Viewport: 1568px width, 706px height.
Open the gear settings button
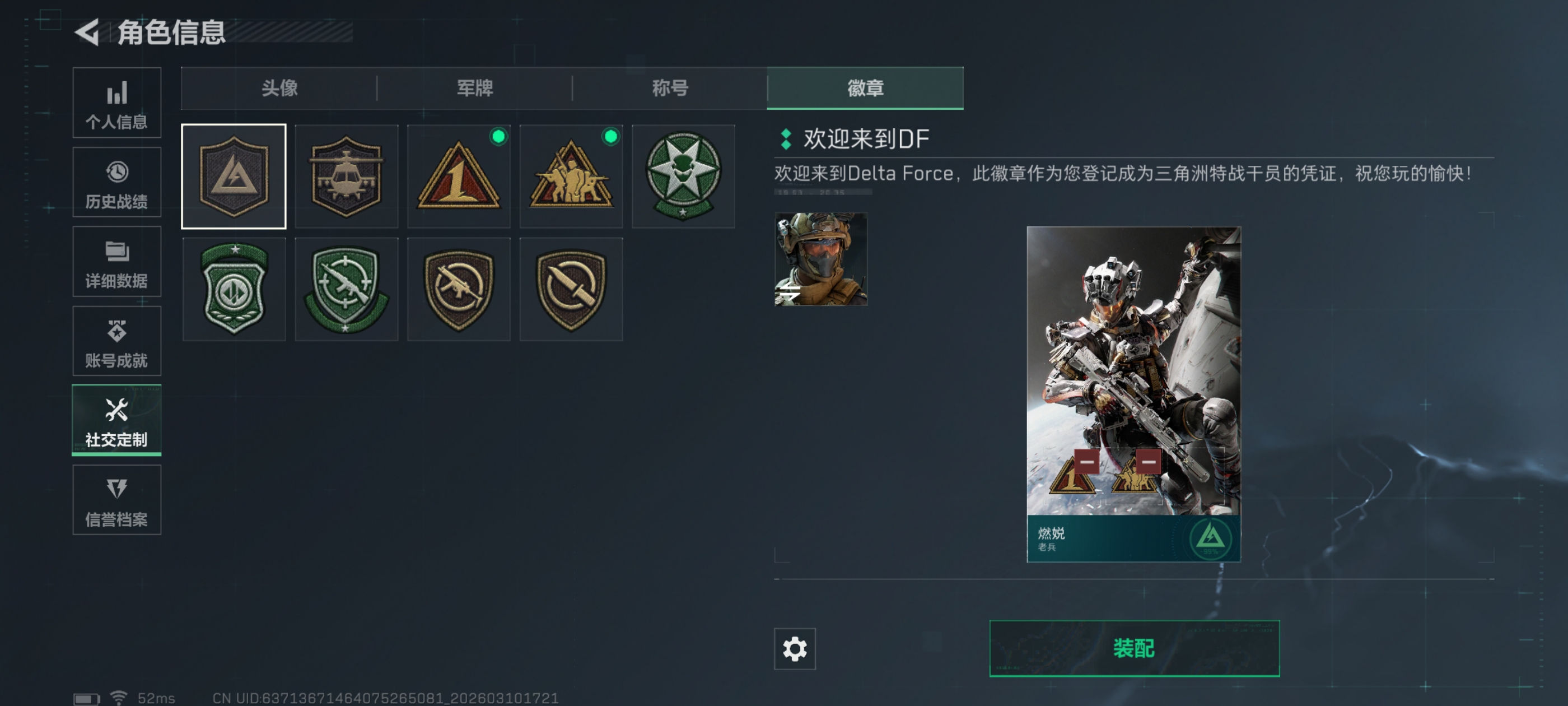pyautogui.click(x=794, y=649)
